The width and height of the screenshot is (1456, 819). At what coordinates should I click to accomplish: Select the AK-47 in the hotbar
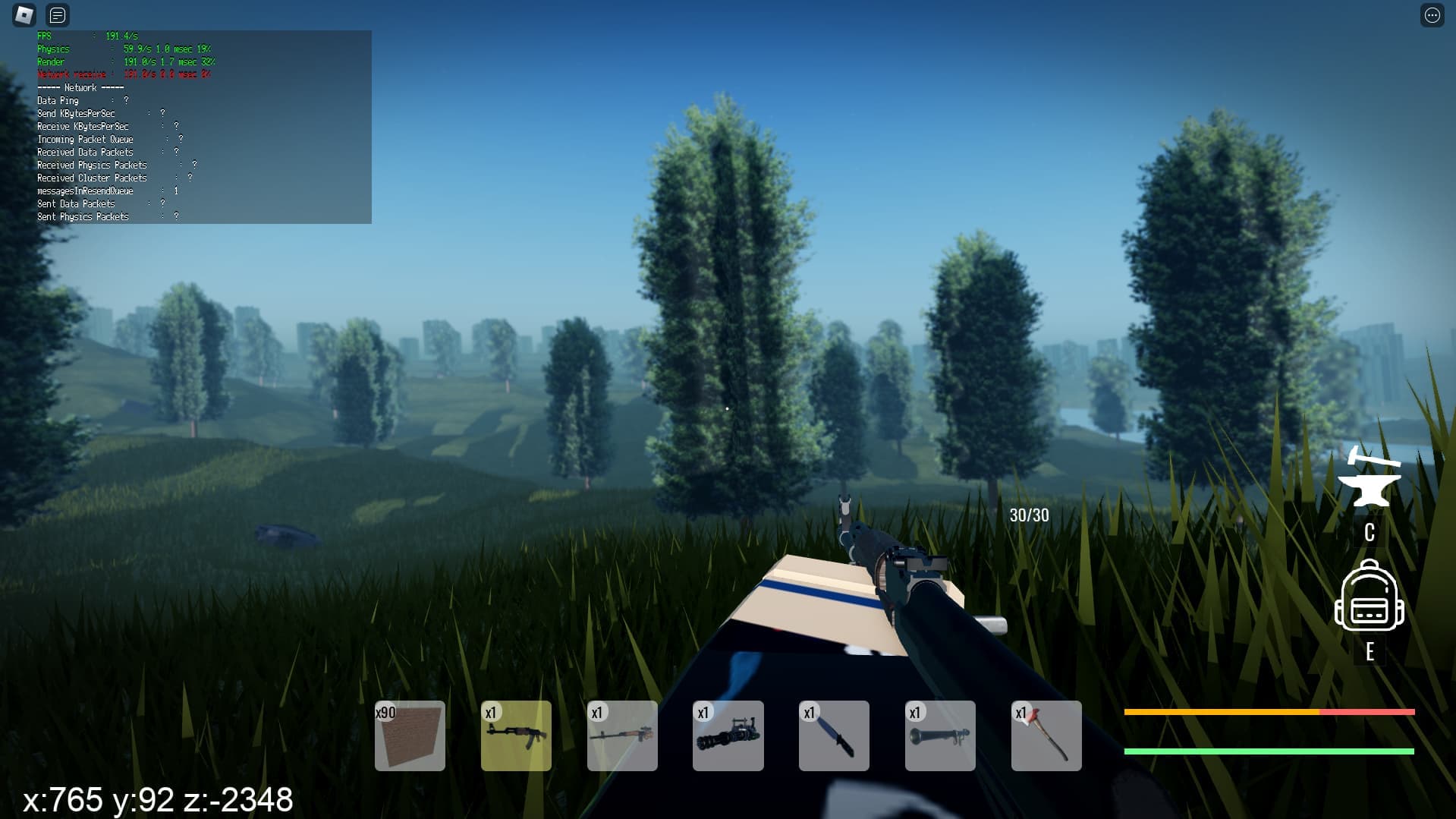click(x=516, y=736)
